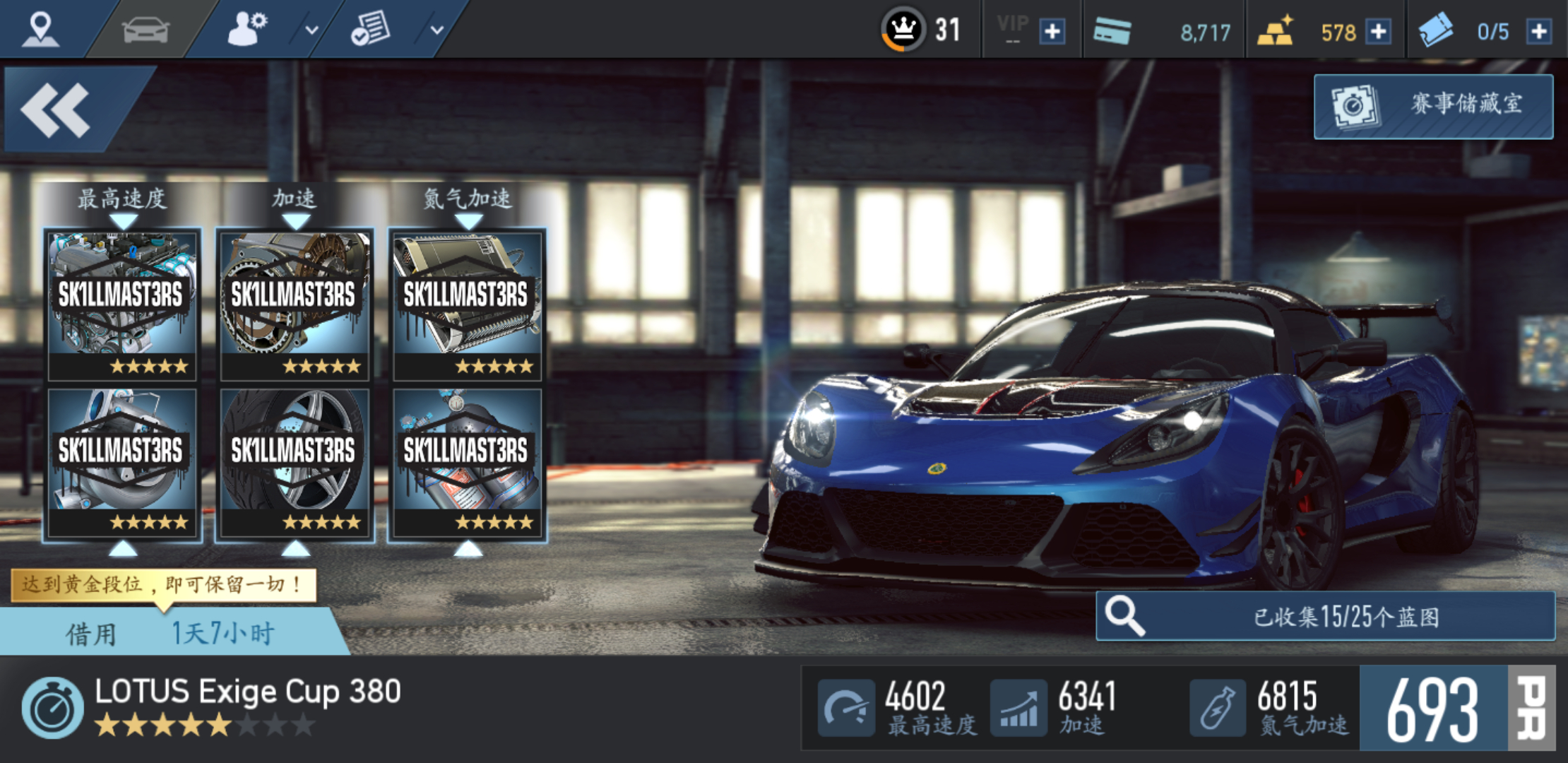Image resolution: width=1568 pixels, height=763 pixels.
Task: Select the ECU part under 氮气加速
Action: point(467,304)
